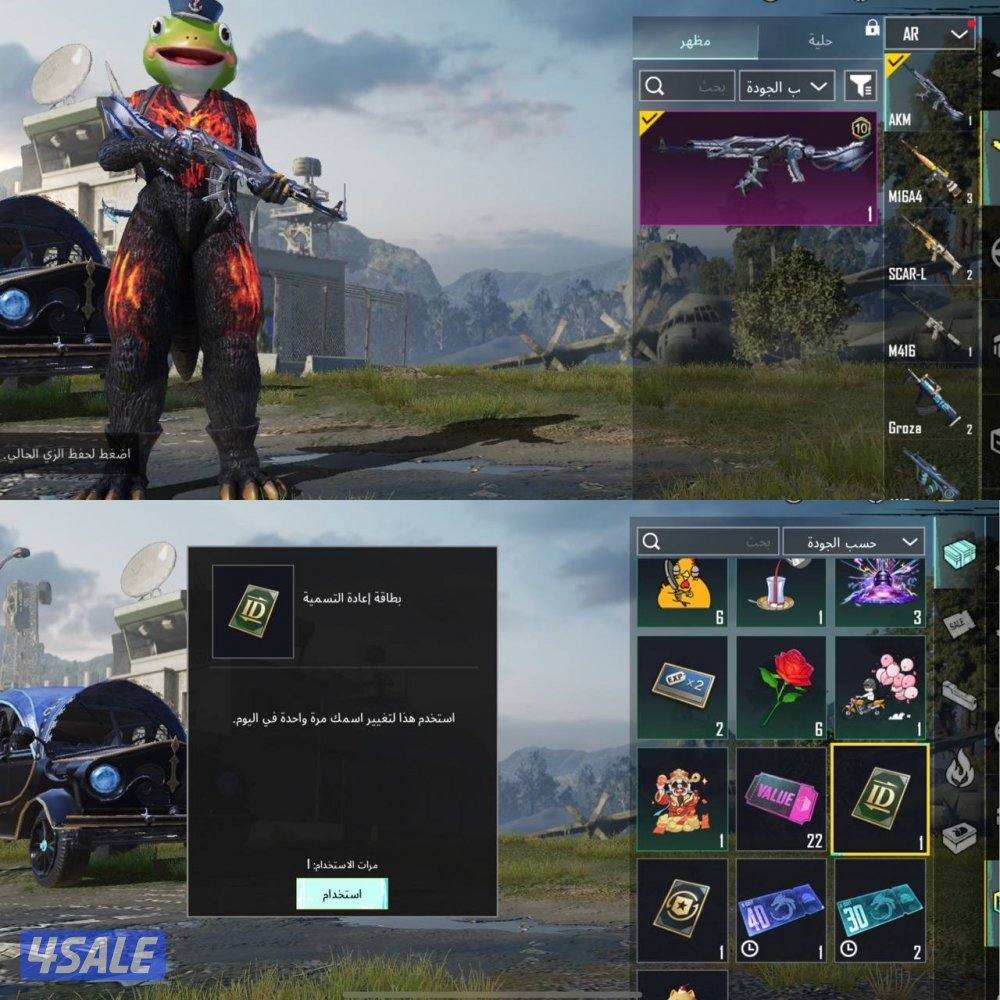Open the skin filter funnel icon
1000x1000 pixels.
(860, 87)
